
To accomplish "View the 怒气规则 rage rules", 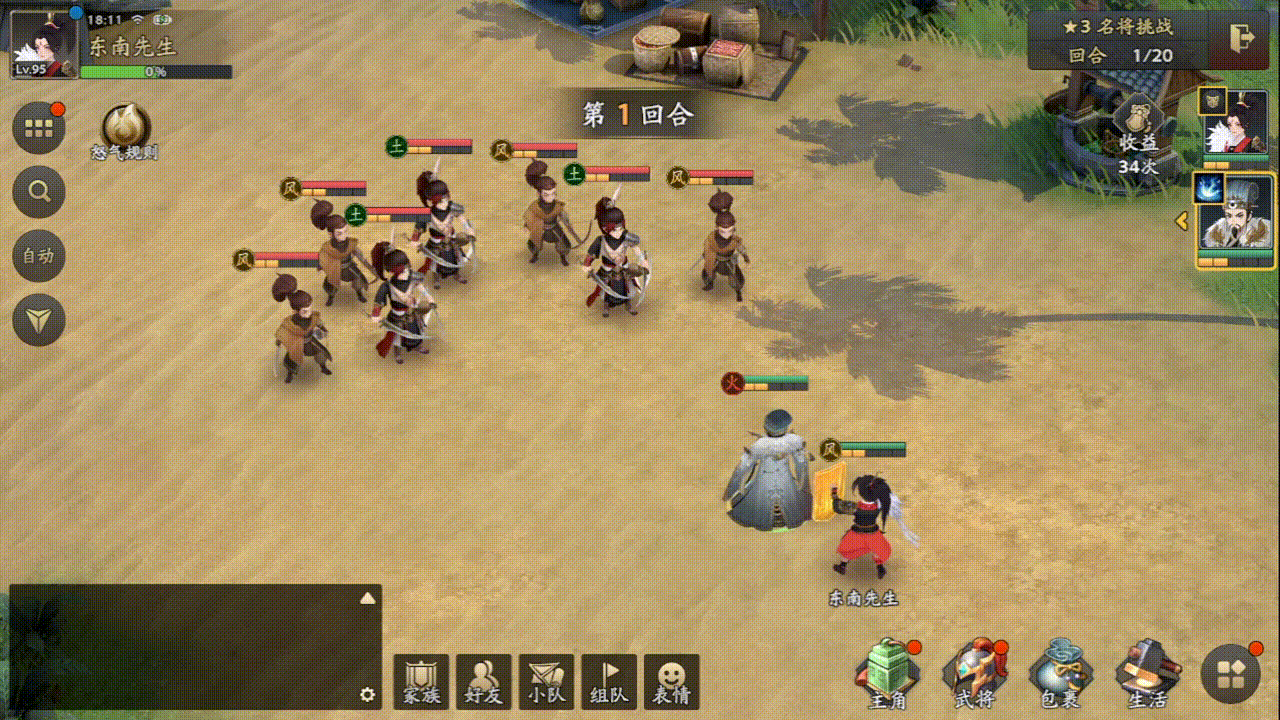I will tap(126, 131).
